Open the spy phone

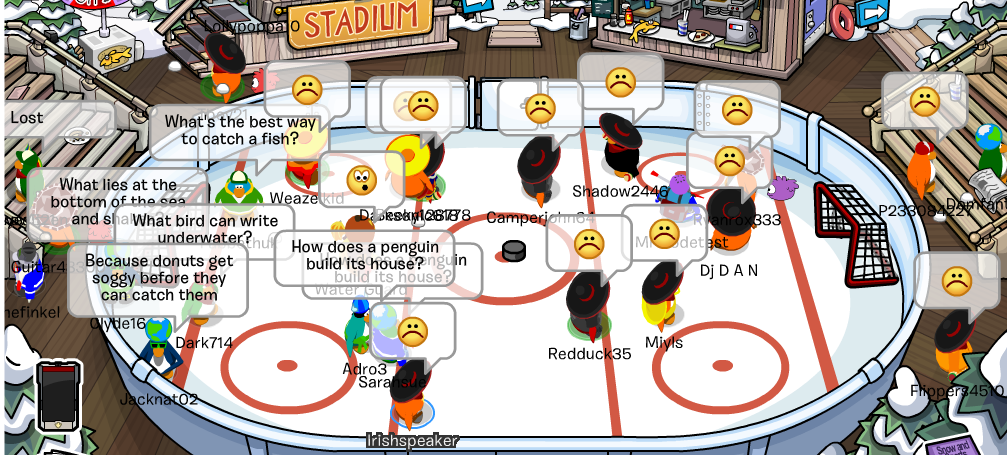click(x=58, y=394)
